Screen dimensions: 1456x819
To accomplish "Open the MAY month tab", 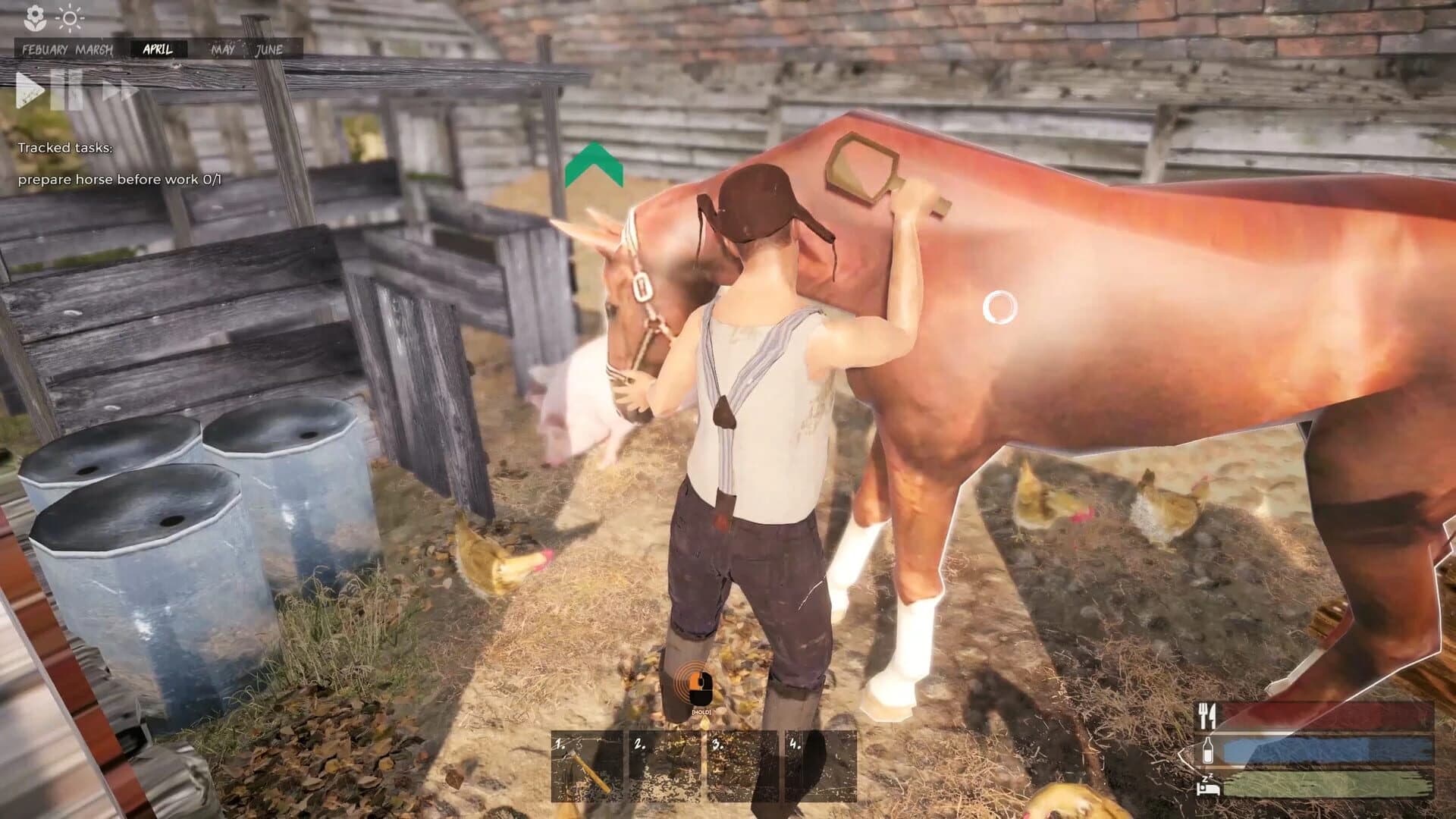I will 224,49.
